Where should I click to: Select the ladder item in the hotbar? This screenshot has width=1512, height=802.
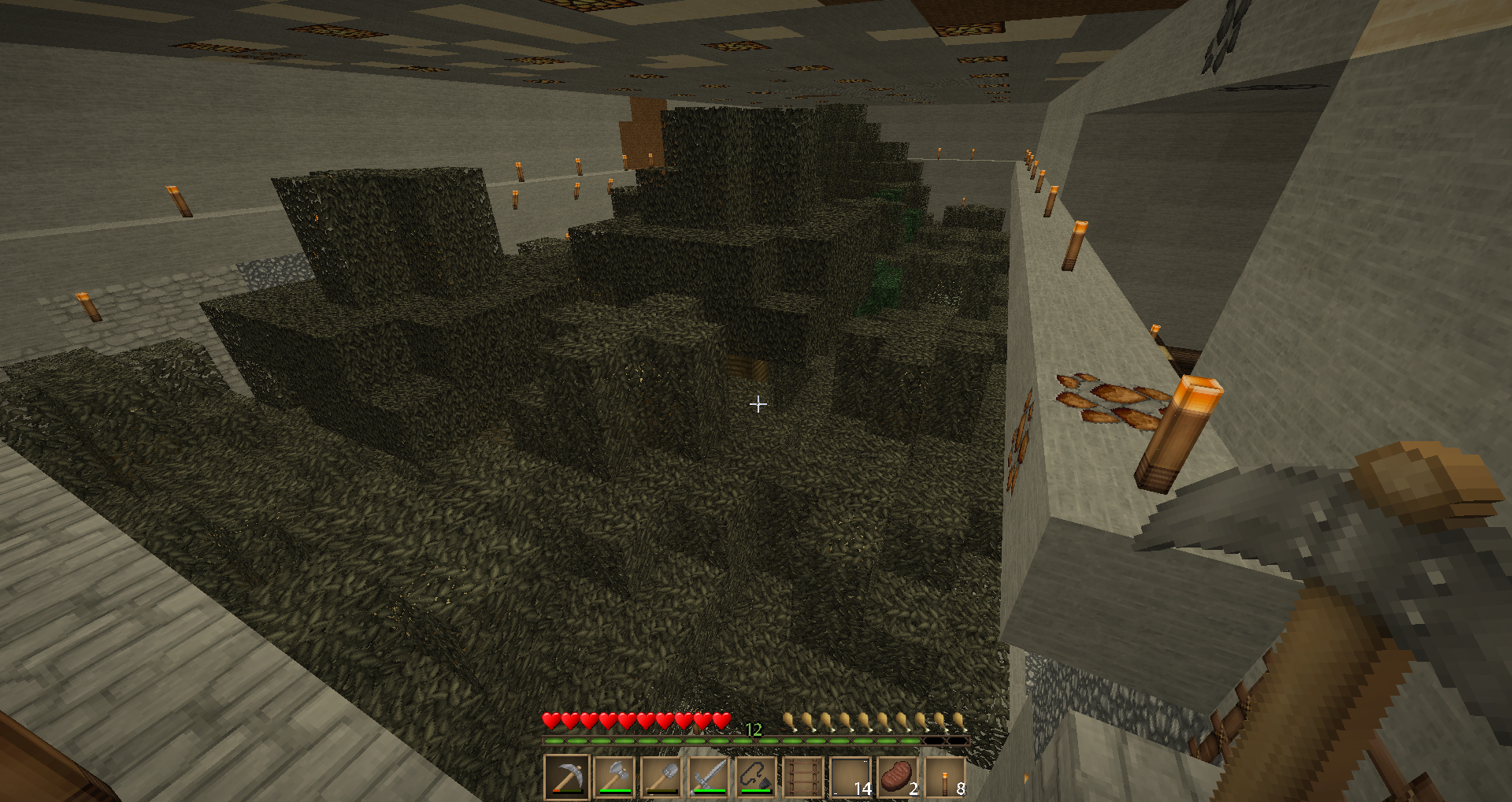click(804, 776)
